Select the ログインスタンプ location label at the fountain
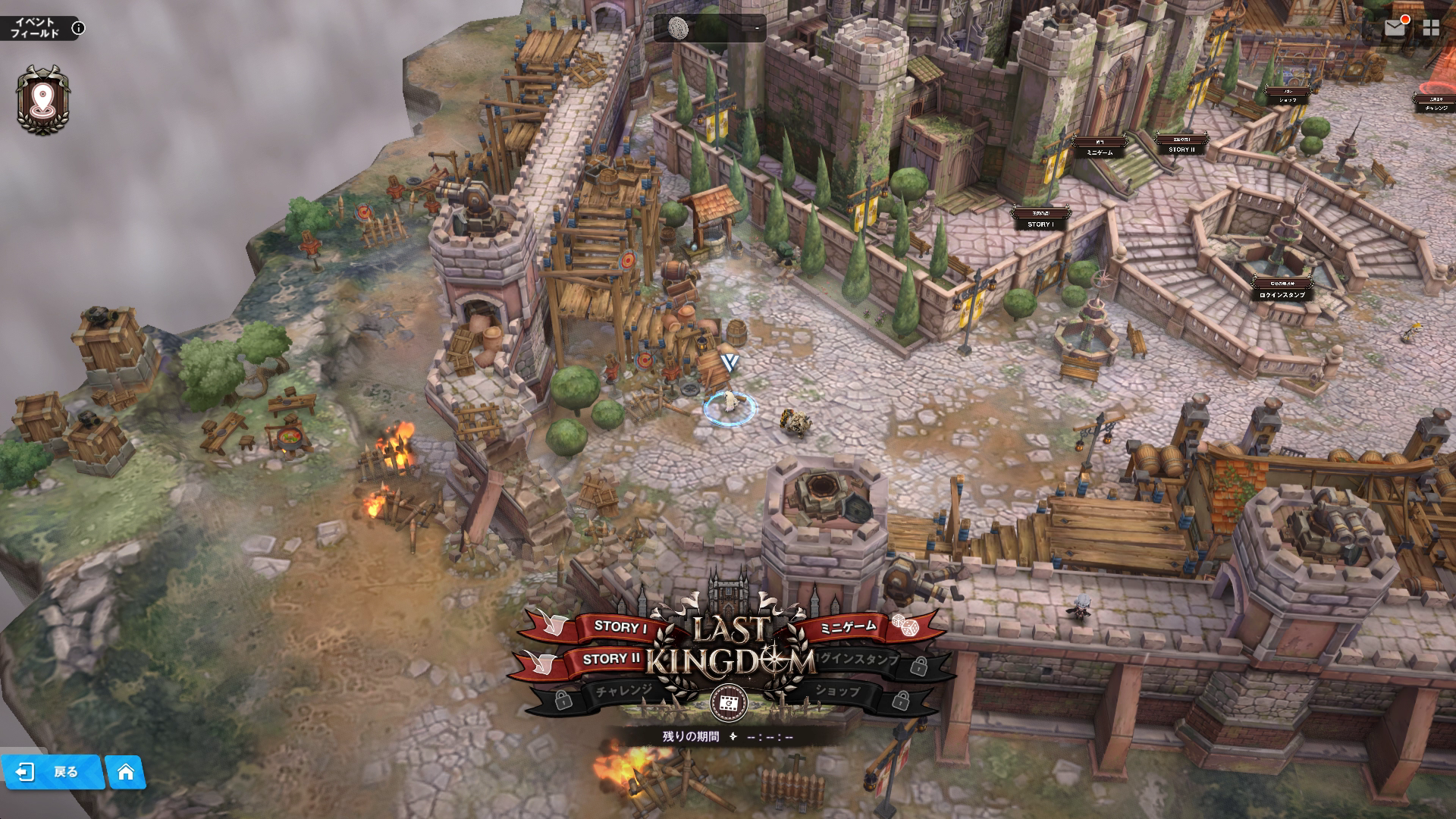The image size is (1456, 819). (1282, 294)
